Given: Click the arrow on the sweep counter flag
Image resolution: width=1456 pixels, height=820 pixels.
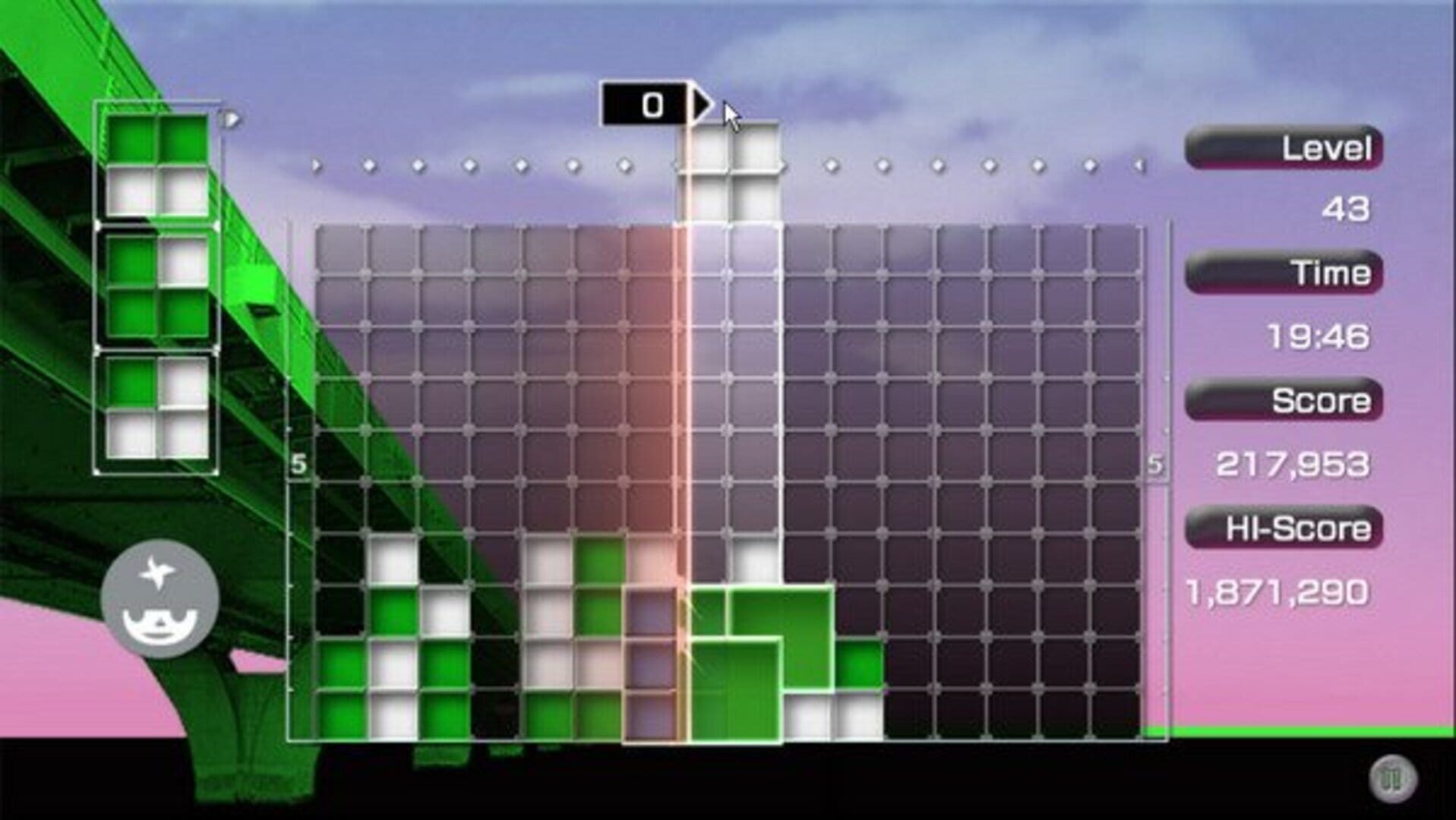Looking at the screenshot, I should [x=700, y=105].
